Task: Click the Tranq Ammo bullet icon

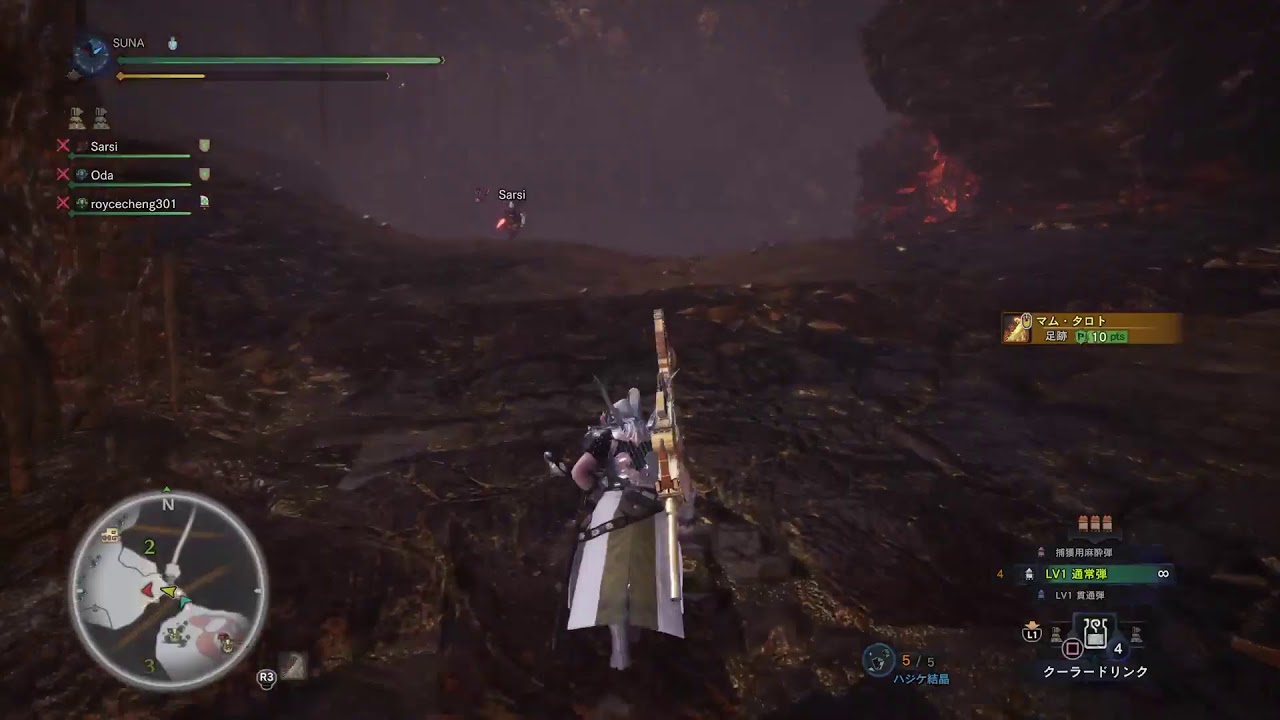Action: point(1041,549)
